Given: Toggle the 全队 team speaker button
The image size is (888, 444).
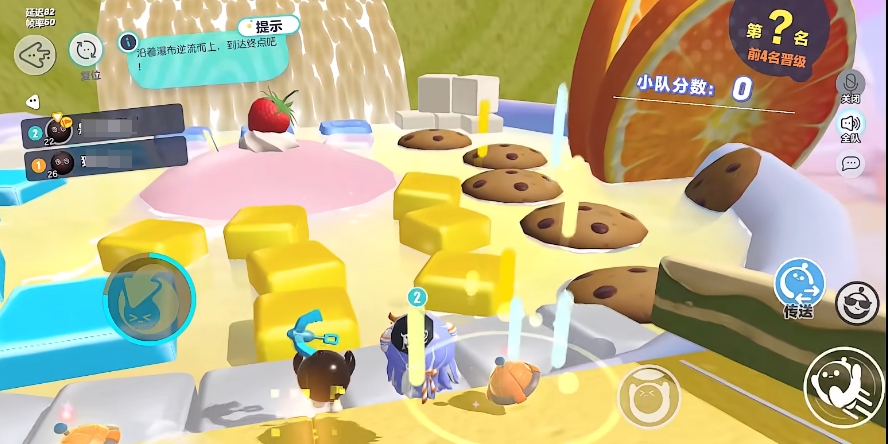Looking at the screenshot, I should click(851, 125).
